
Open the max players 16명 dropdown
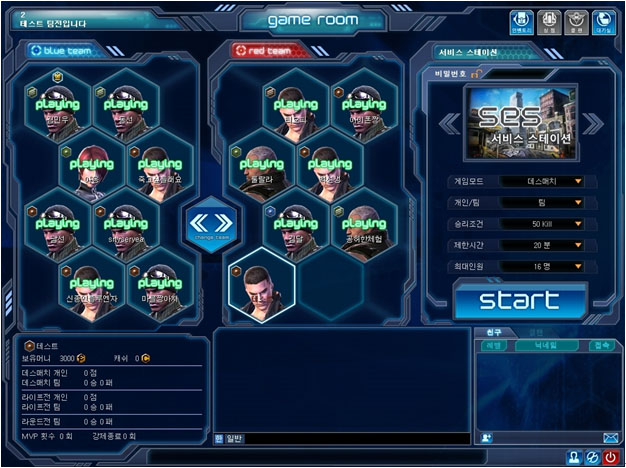(555, 266)
